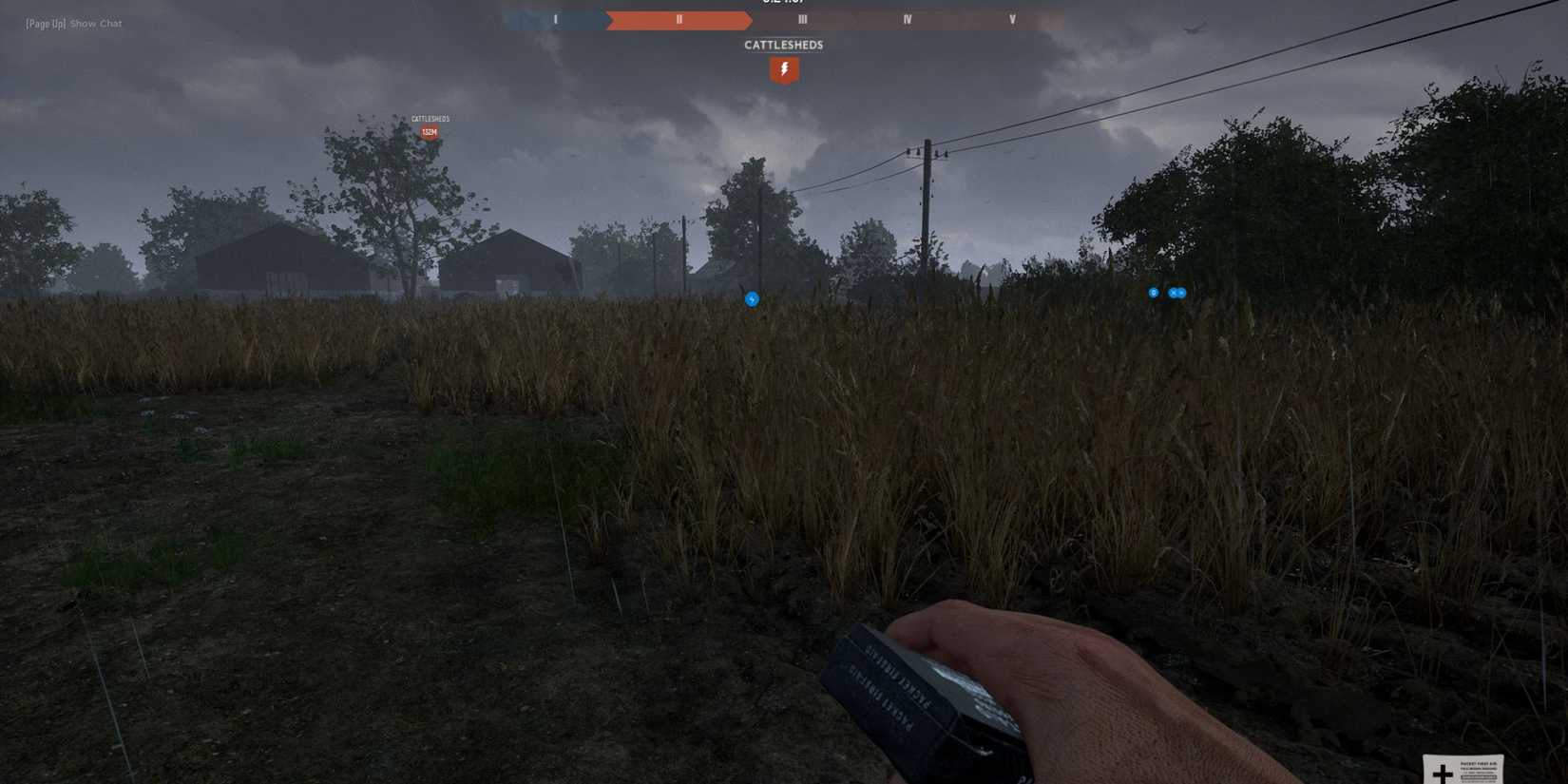1568x784 pixels.
Task: Expand the orange sector II arrow segment
Action: pyautogui.click(x=679, y=18)
